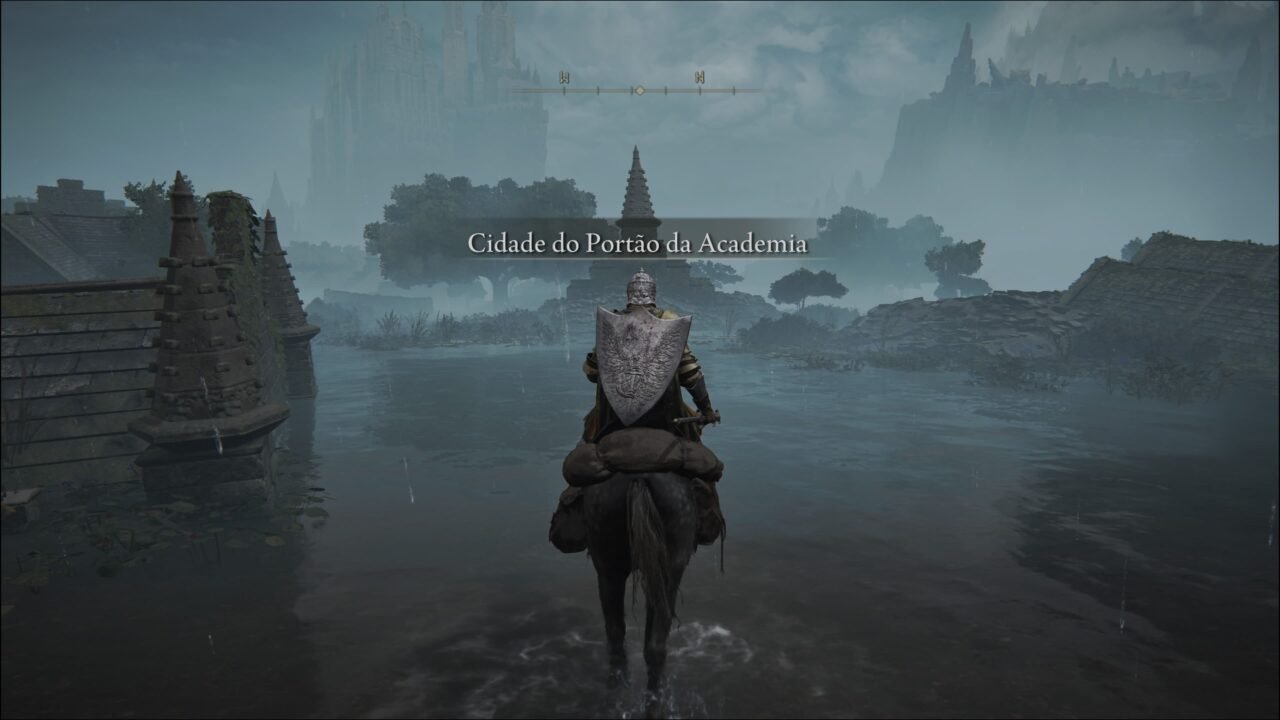
Task: Open the tick mark right of the center diamond
Action: 665,90
